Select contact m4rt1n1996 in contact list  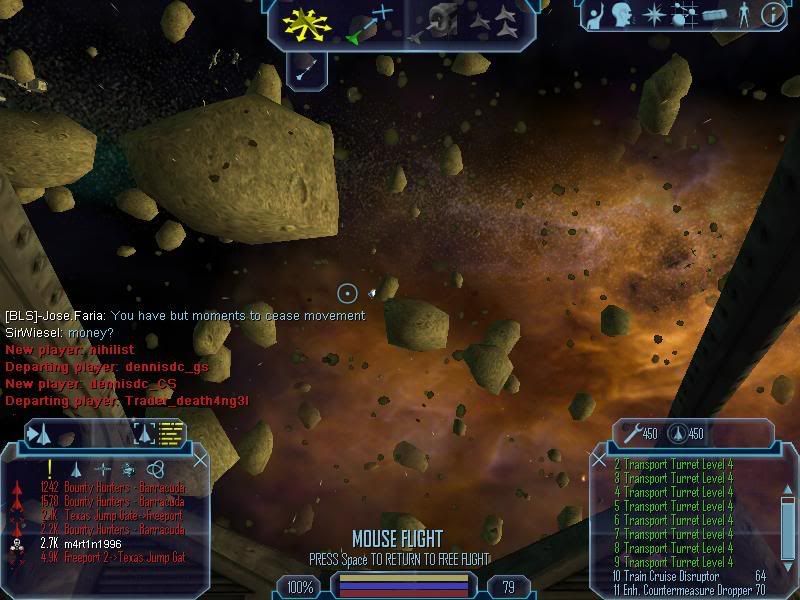pyautogui.click(x=92, y=543)
